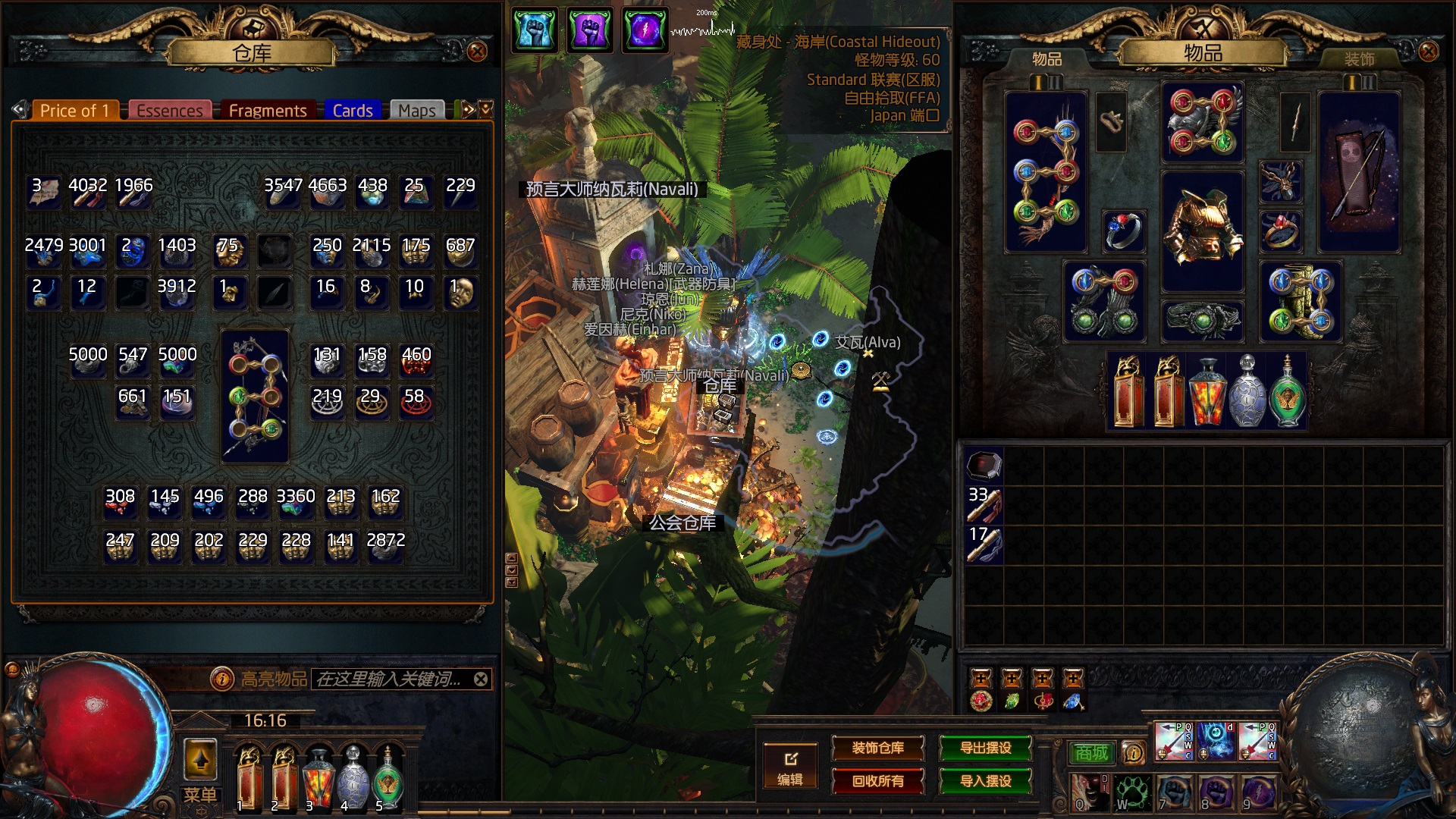Screen dimensions: 1456x819
Task: Click the highlight items search field
Action: 388,679
